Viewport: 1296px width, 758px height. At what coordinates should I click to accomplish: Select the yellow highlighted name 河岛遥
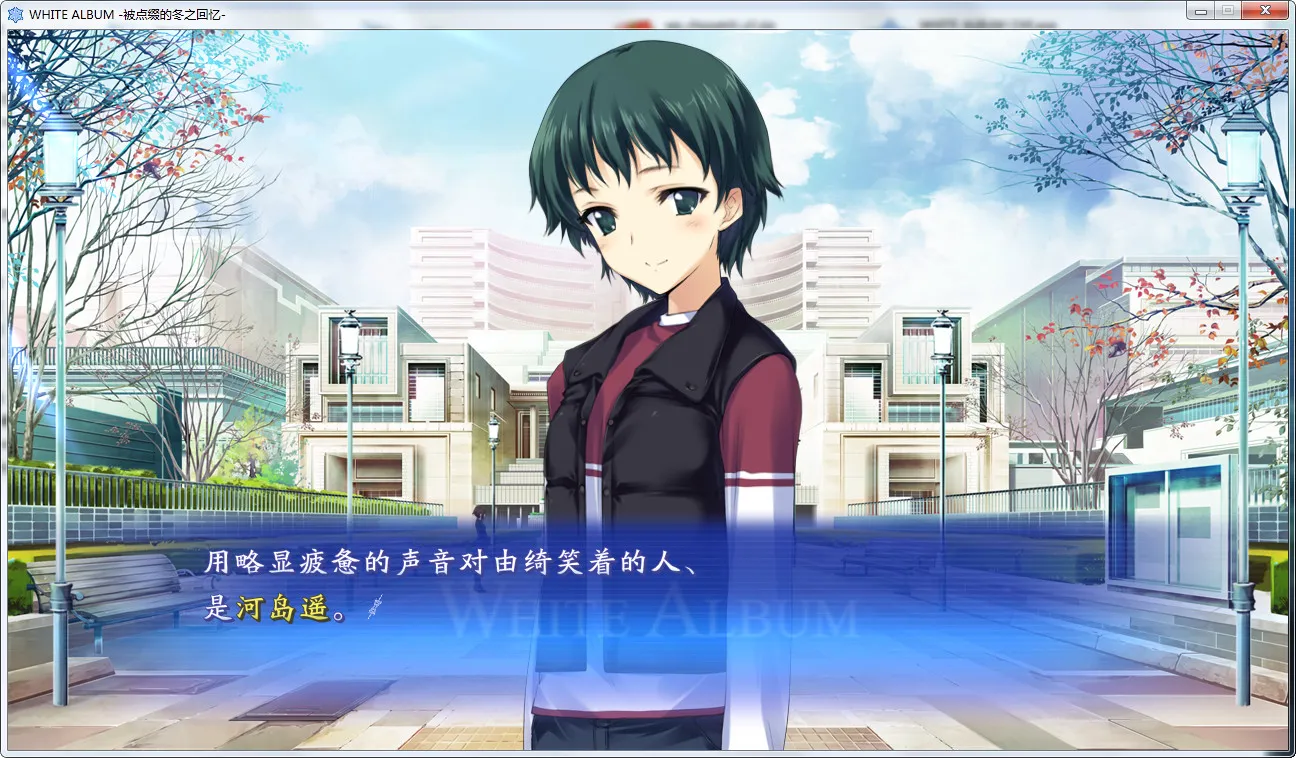point(297,610)
